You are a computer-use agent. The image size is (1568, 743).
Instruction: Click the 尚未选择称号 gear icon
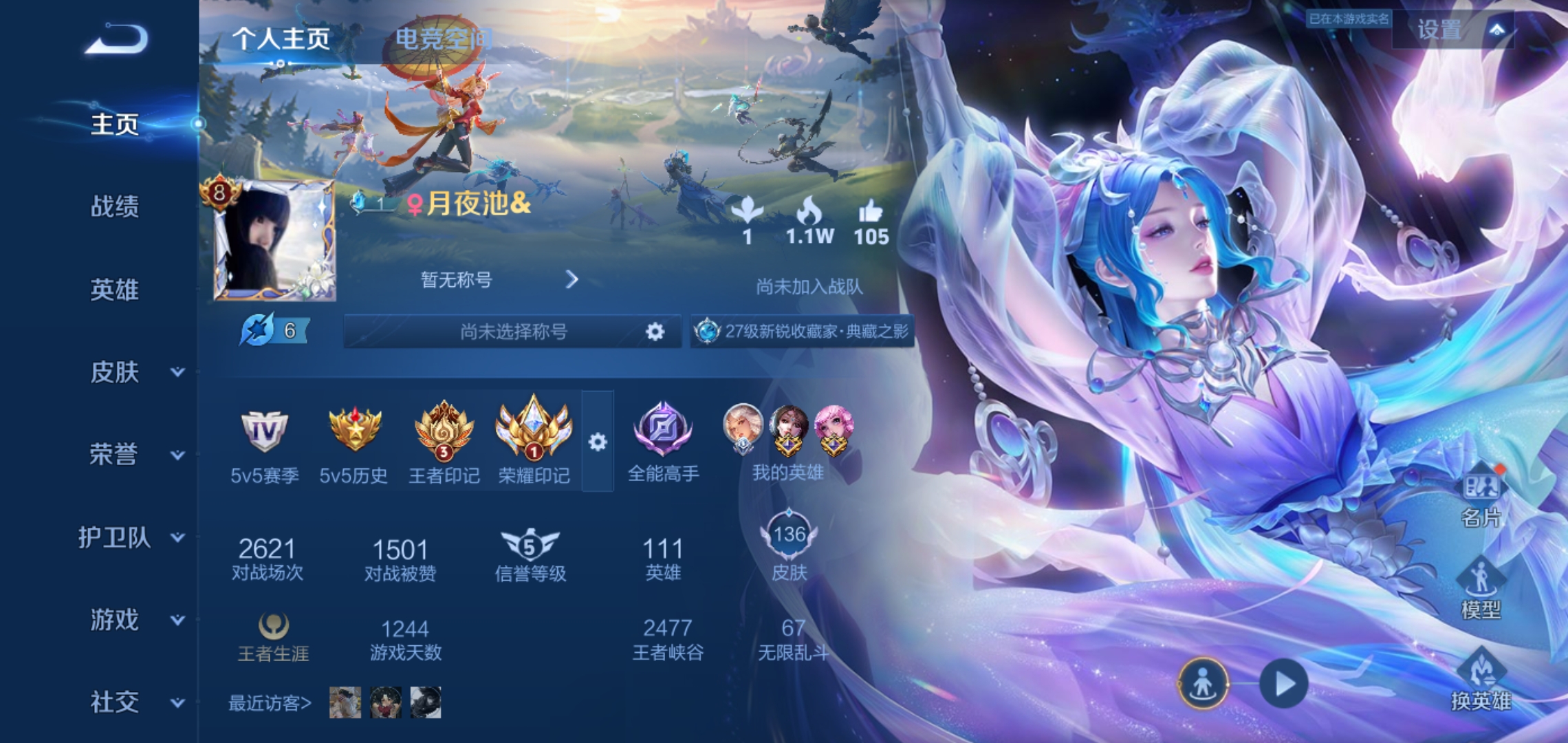pos(655,332)
